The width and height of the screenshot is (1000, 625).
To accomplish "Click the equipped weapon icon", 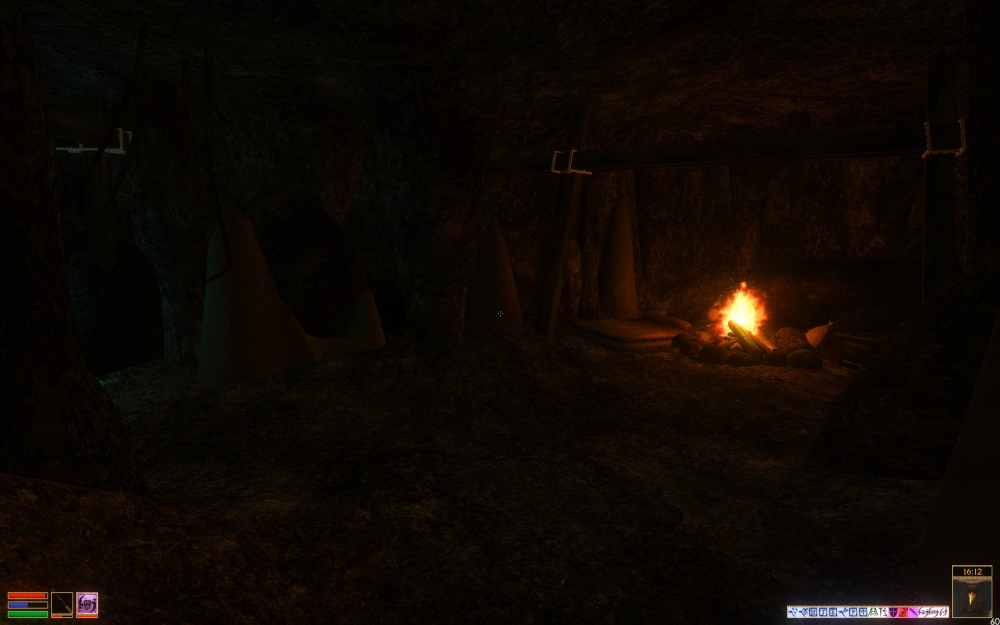I will click(x=62, y=604).
